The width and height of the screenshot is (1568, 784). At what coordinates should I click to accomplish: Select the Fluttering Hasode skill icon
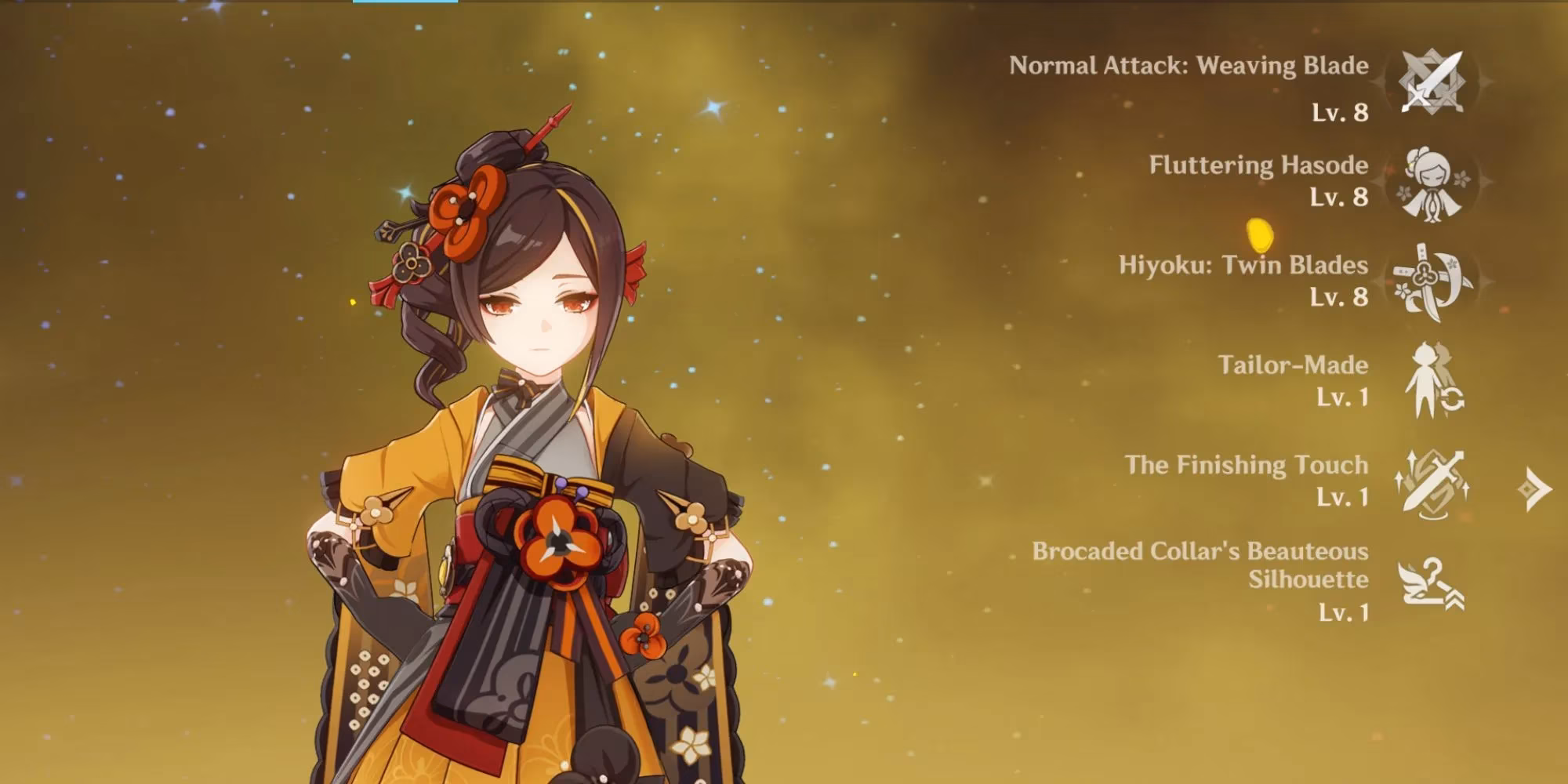click(1432, 182)
